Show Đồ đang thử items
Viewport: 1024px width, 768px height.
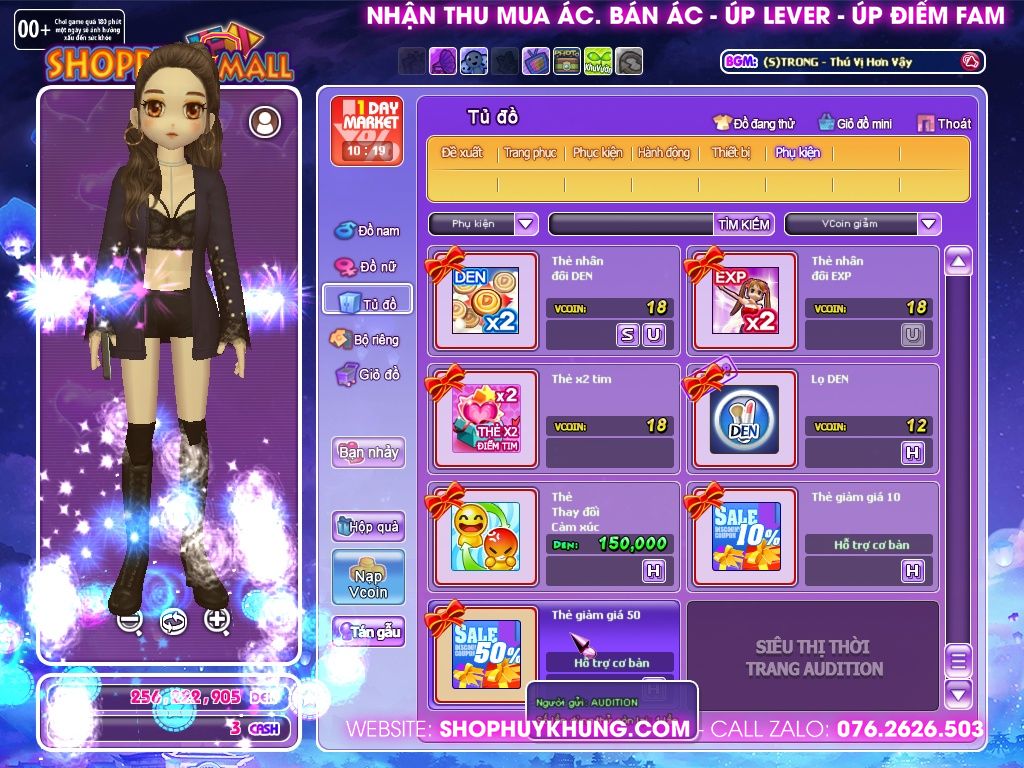pos(753,124)
